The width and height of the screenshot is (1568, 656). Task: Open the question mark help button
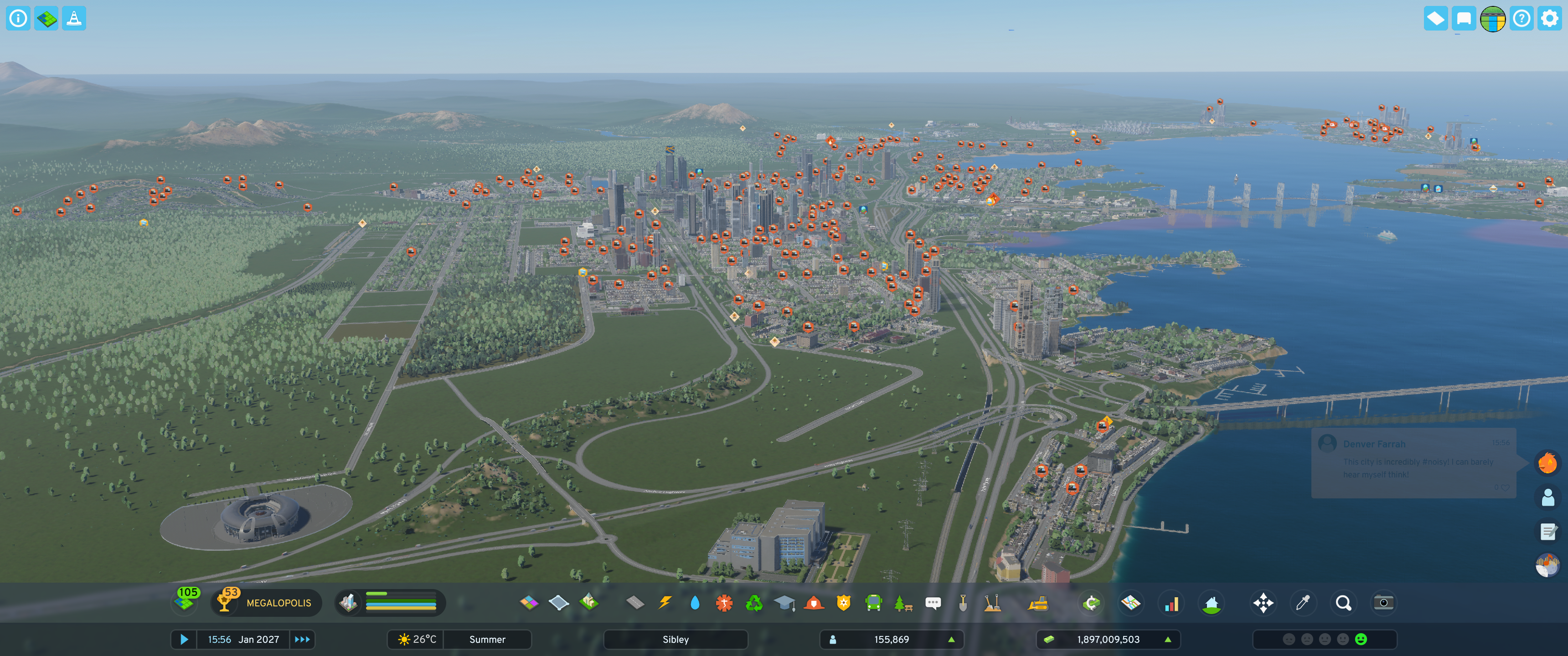[x=1521, y=18]
